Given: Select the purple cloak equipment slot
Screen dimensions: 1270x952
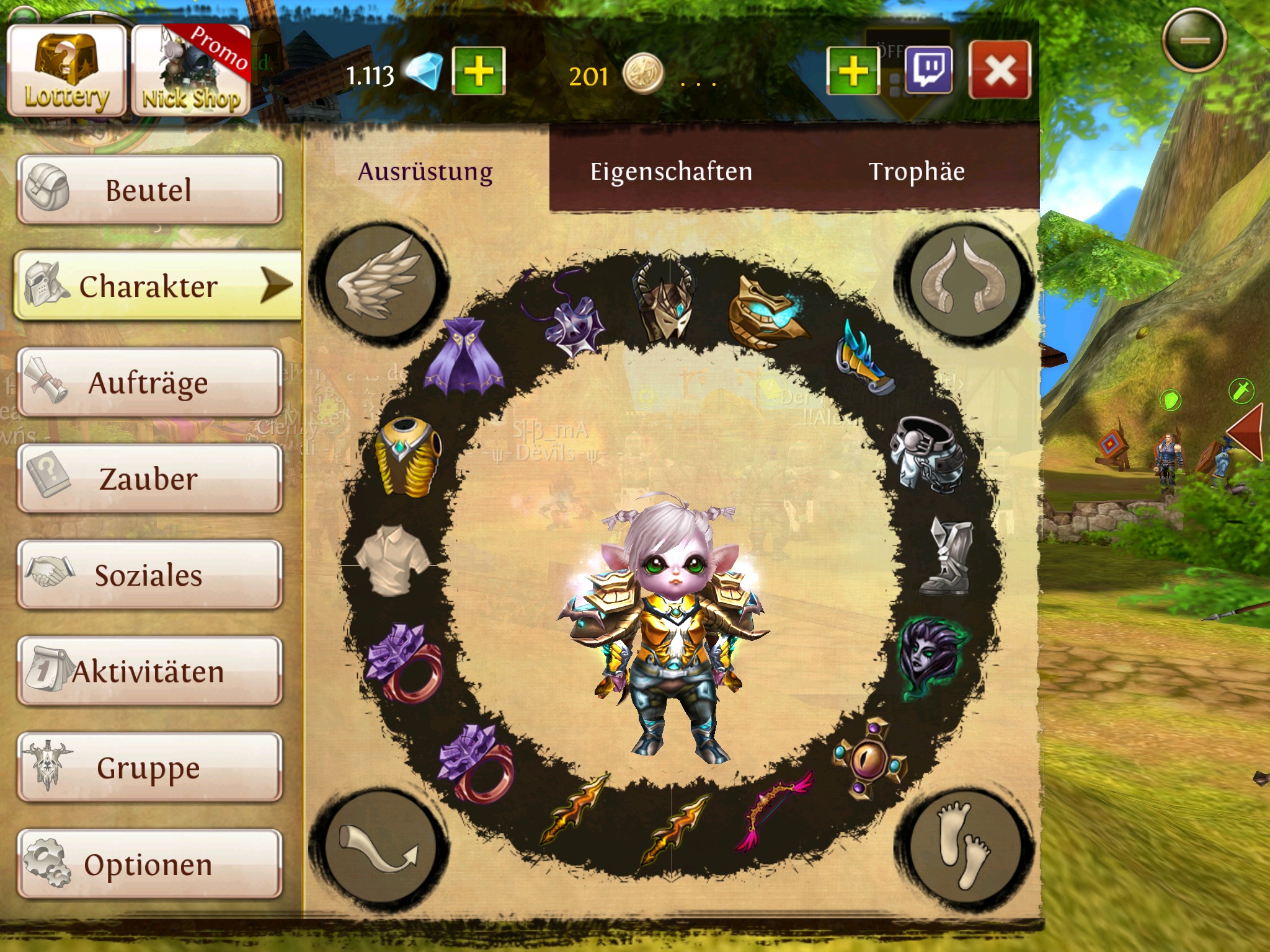Looking at the screenshot, I should [464, 355].
